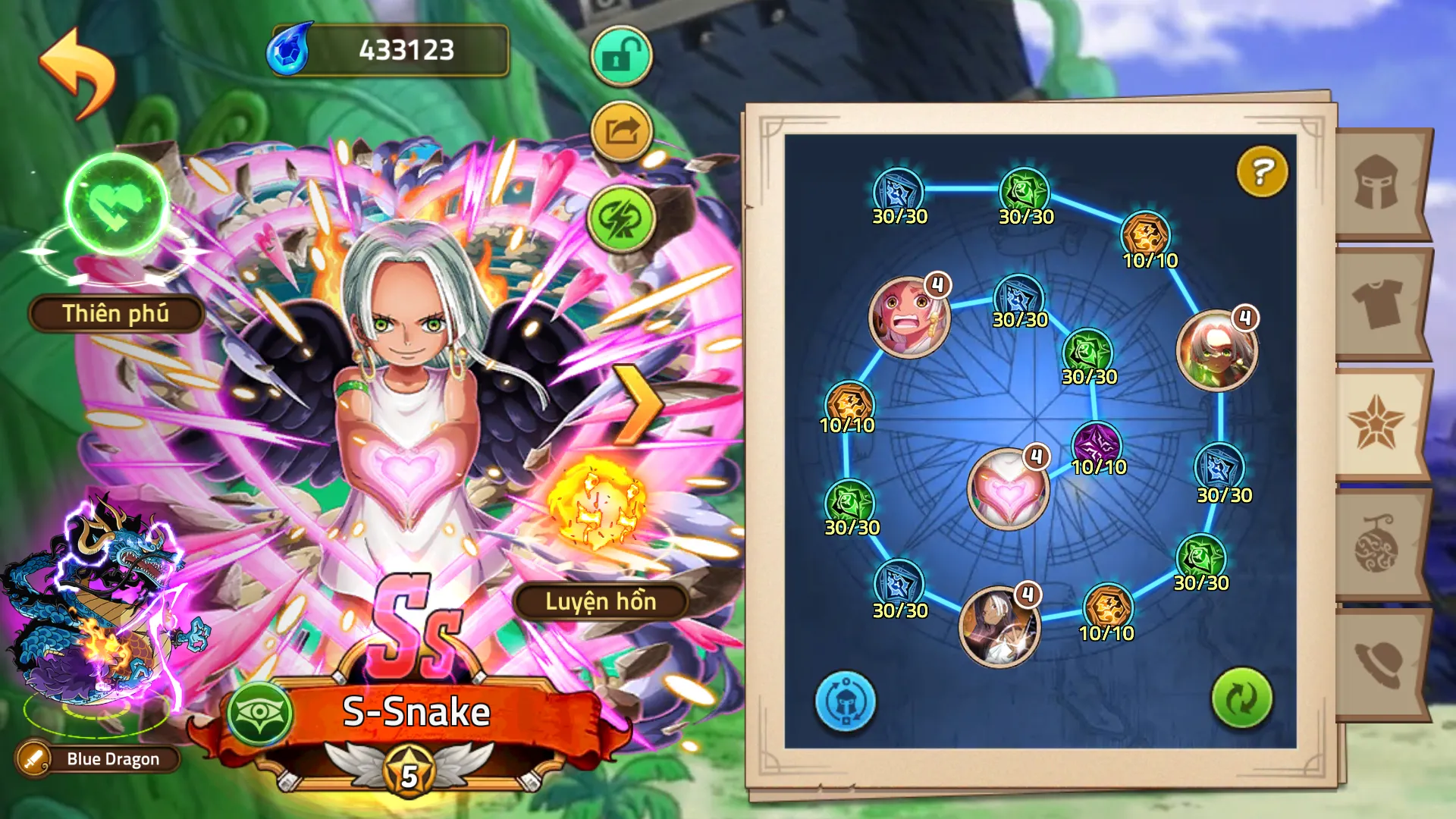The width and height of the screenshot is (1456, 819).
Task: Open the Thiên phú talent button
Action: tap(116, 313)
